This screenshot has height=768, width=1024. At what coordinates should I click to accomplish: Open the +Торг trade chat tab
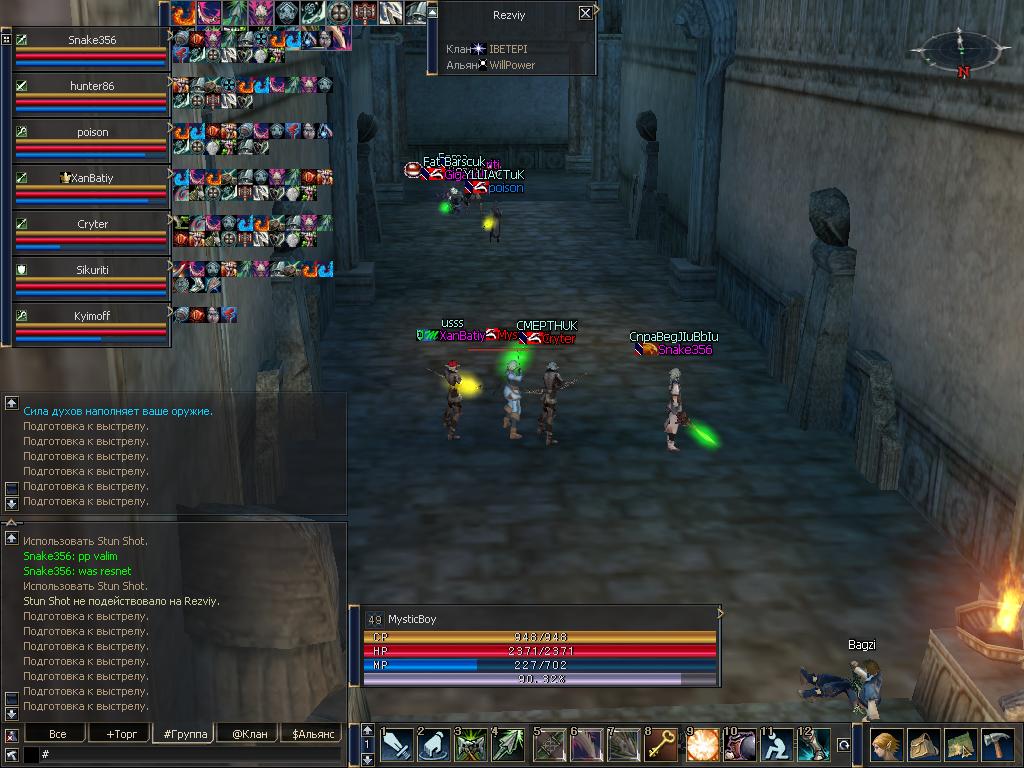(120, 734)
